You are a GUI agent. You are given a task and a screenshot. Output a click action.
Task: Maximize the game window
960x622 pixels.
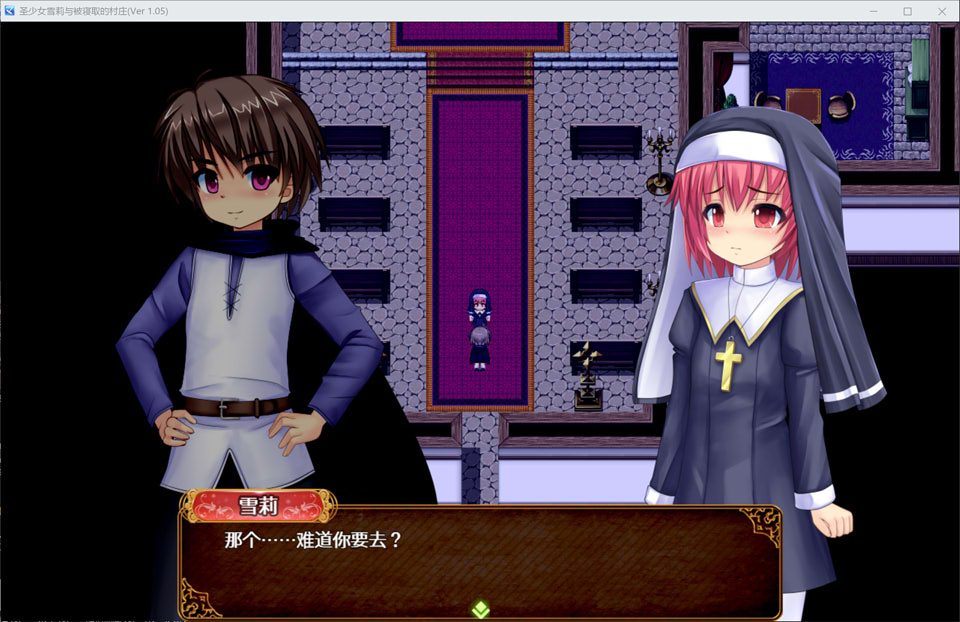coord(908,11)
